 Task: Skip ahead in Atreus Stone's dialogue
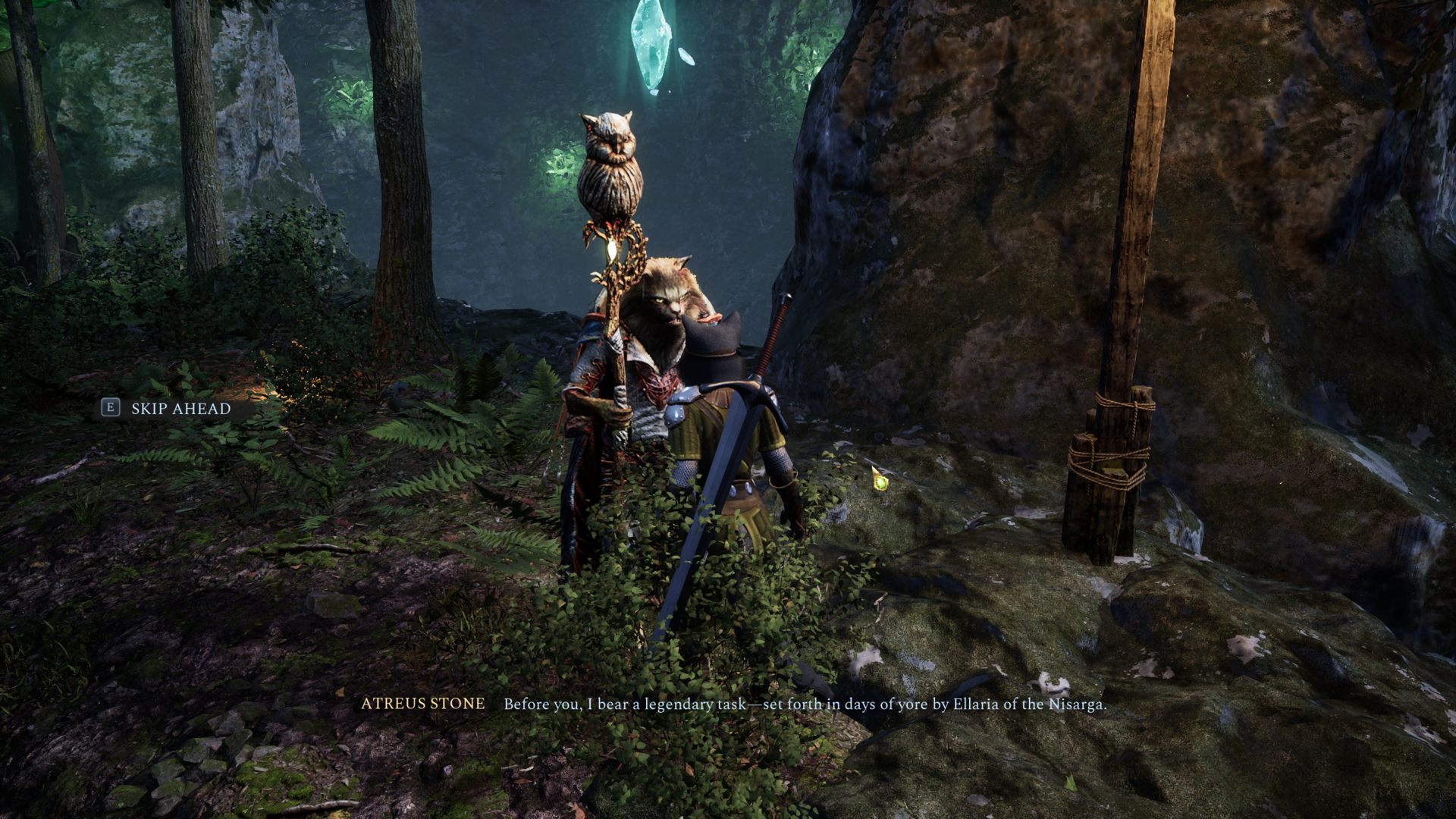click(x=168, y=409)
